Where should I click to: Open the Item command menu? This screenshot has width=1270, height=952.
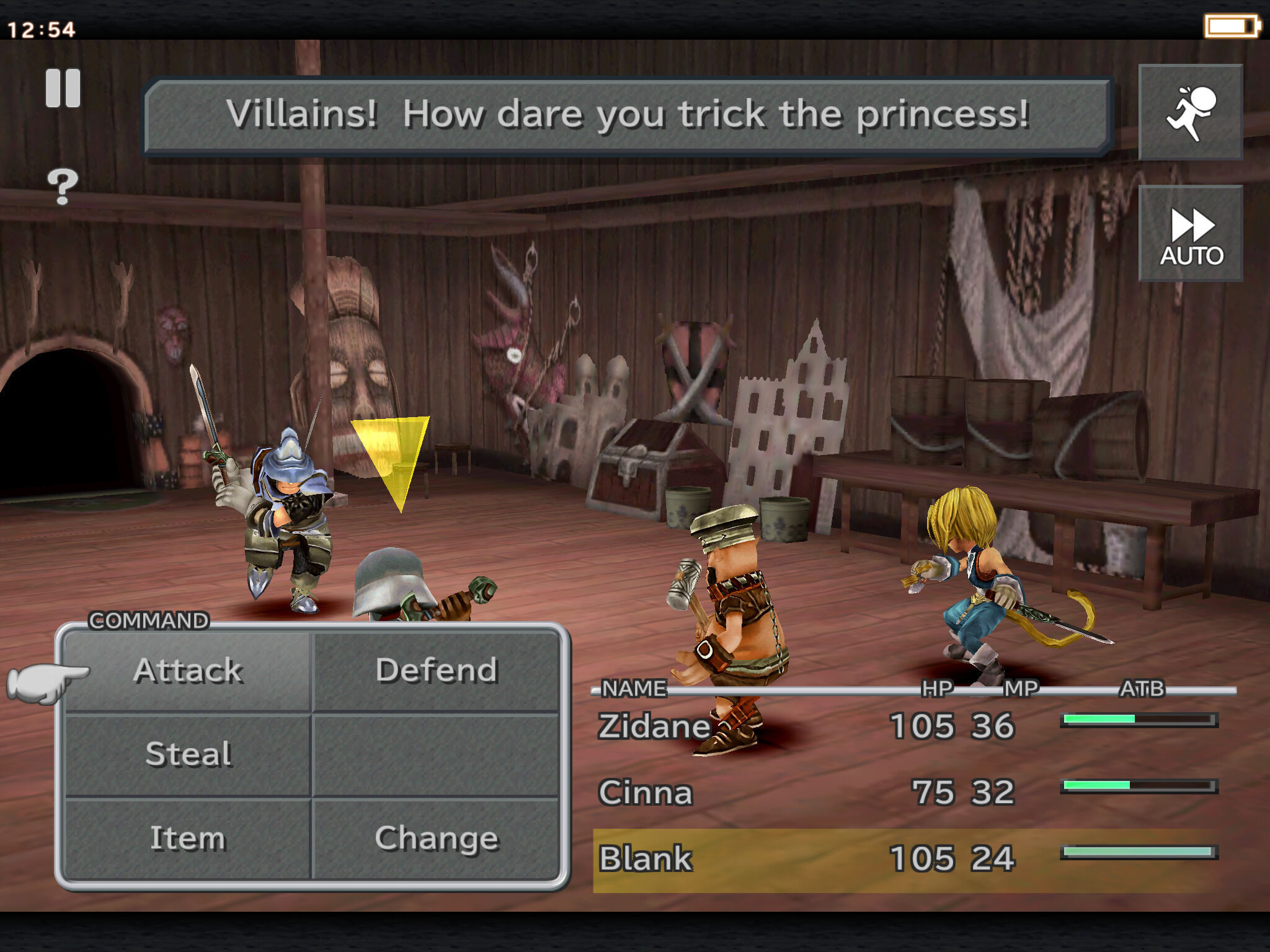pos(188,839)
